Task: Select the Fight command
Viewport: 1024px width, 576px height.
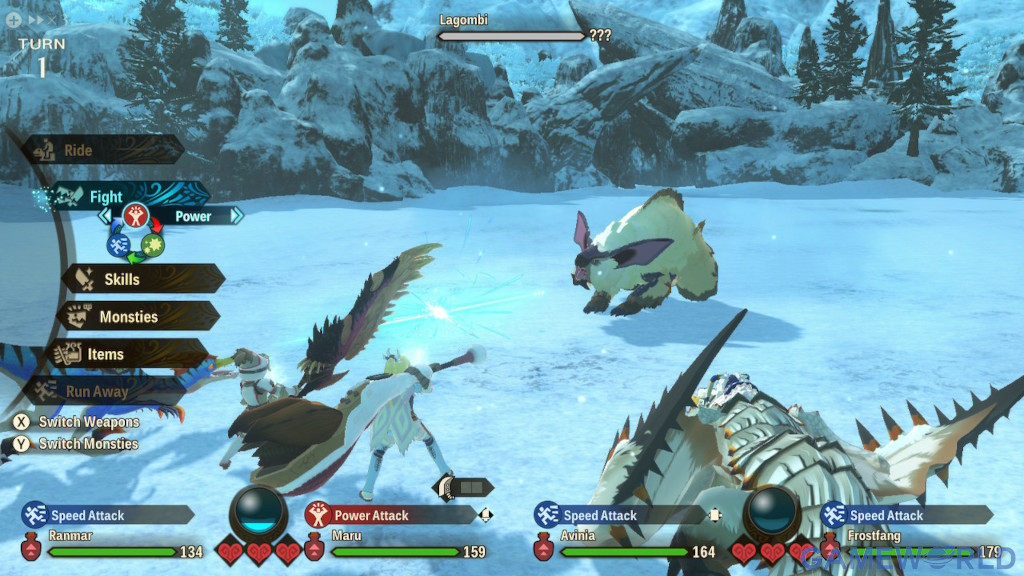Action: [x=120, y=196]
